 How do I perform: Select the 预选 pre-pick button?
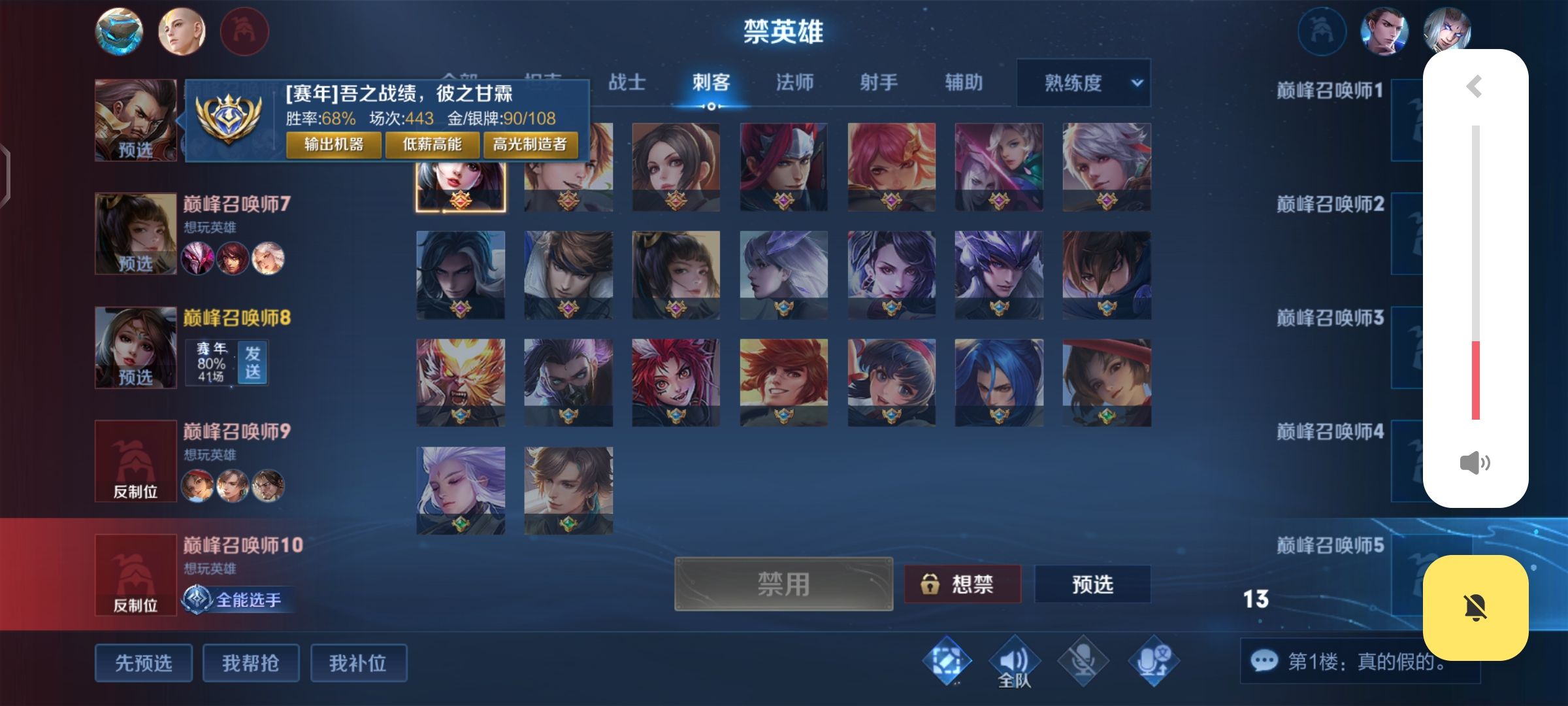(x=1092, y=584)
